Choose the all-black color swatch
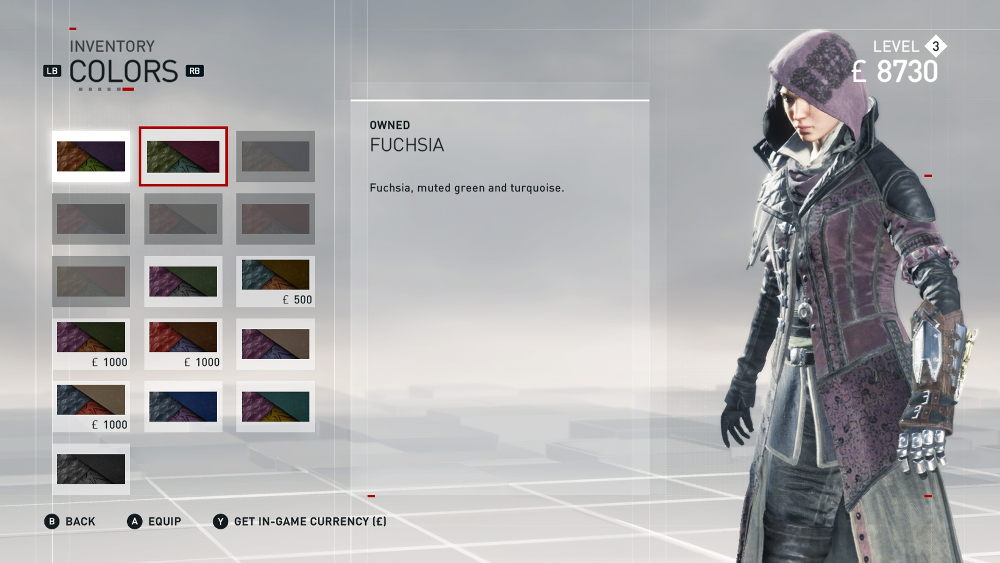Screen dimensions: 1000x563 [x=91, y=469]
